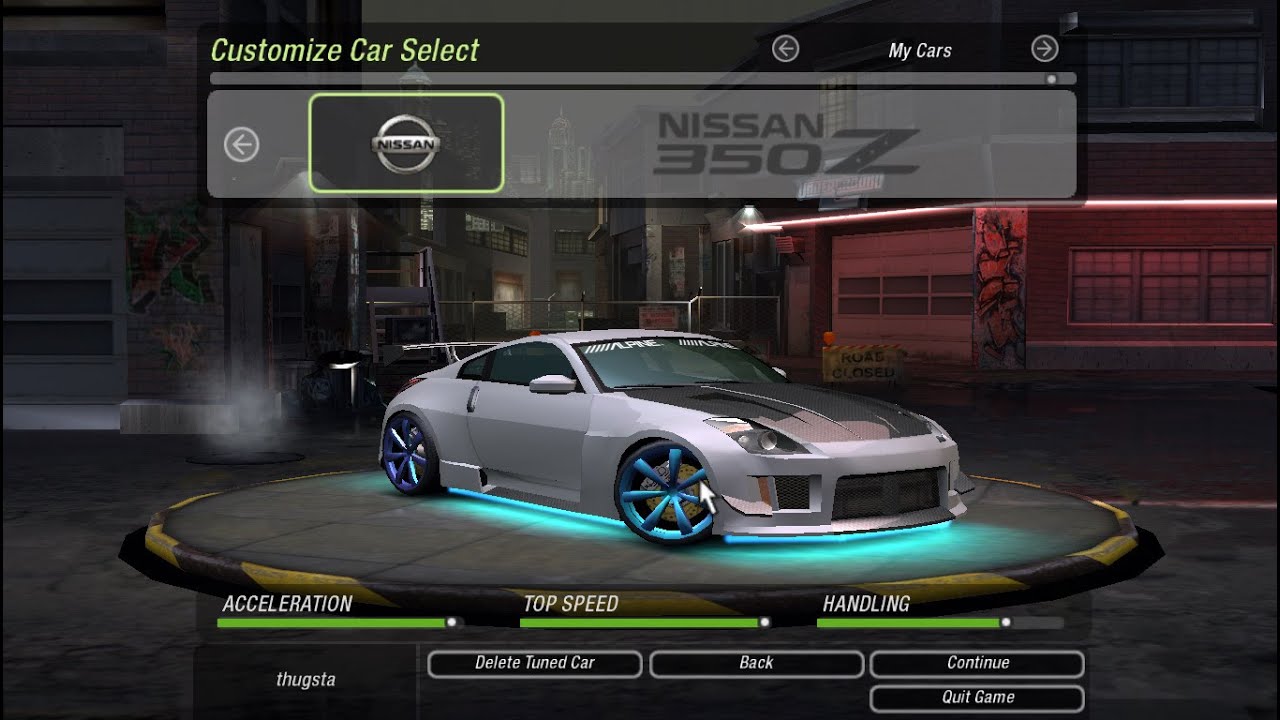This screenshot has height=720, width=1280.
Task: Delete the tuned car
Action: point(534,663)
